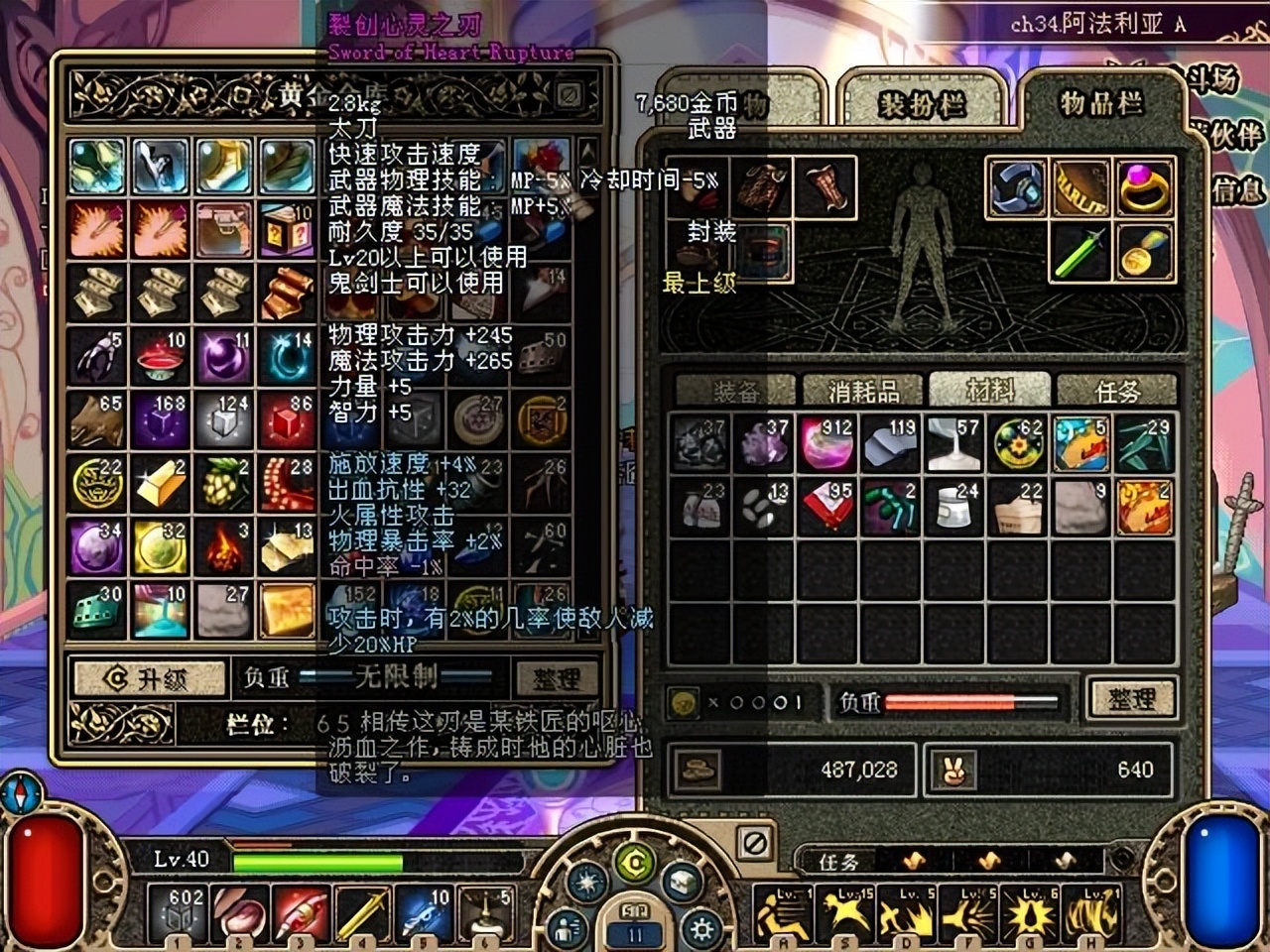This screenshot has width=1270, height=952.
Task: Pick the fire material stack of 3
Action: pos(224,546)
